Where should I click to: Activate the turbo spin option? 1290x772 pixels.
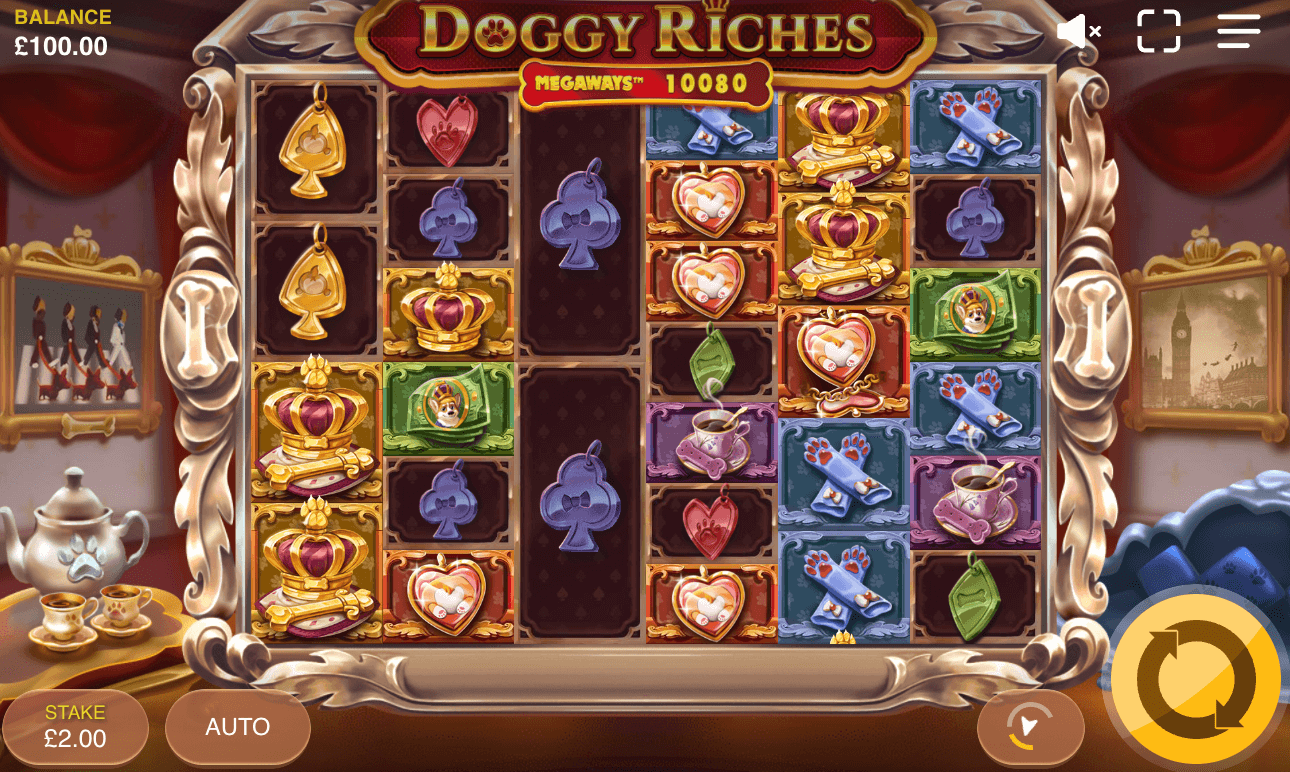(1032, 728)
